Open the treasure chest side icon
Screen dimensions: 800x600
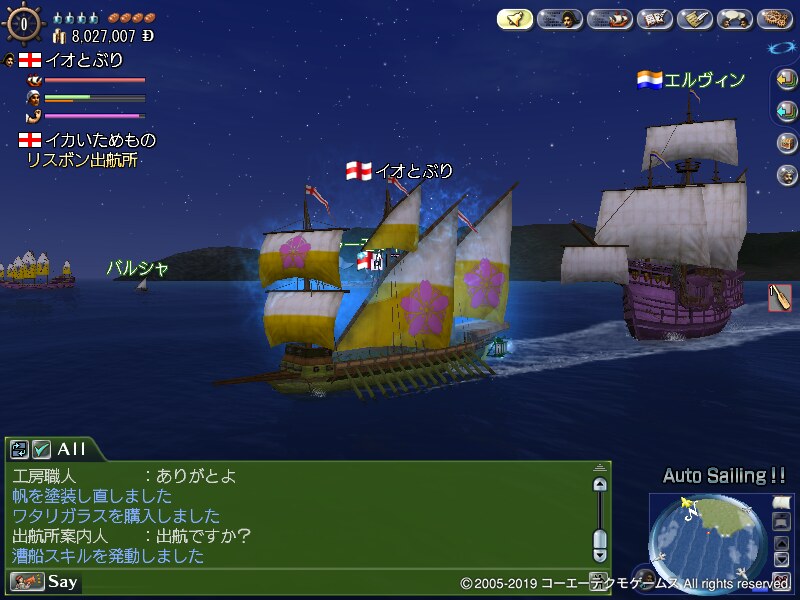[x=786, y=143]
